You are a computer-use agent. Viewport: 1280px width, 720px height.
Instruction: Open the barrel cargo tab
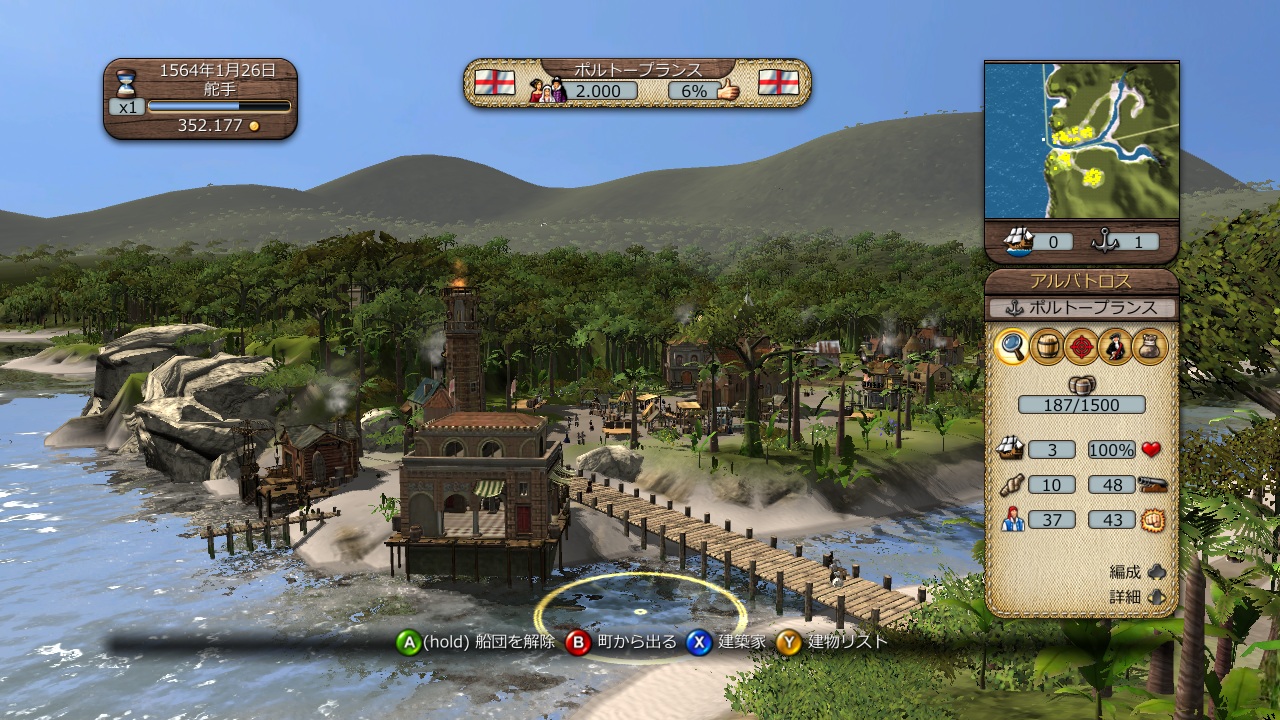click(1046, 346)
